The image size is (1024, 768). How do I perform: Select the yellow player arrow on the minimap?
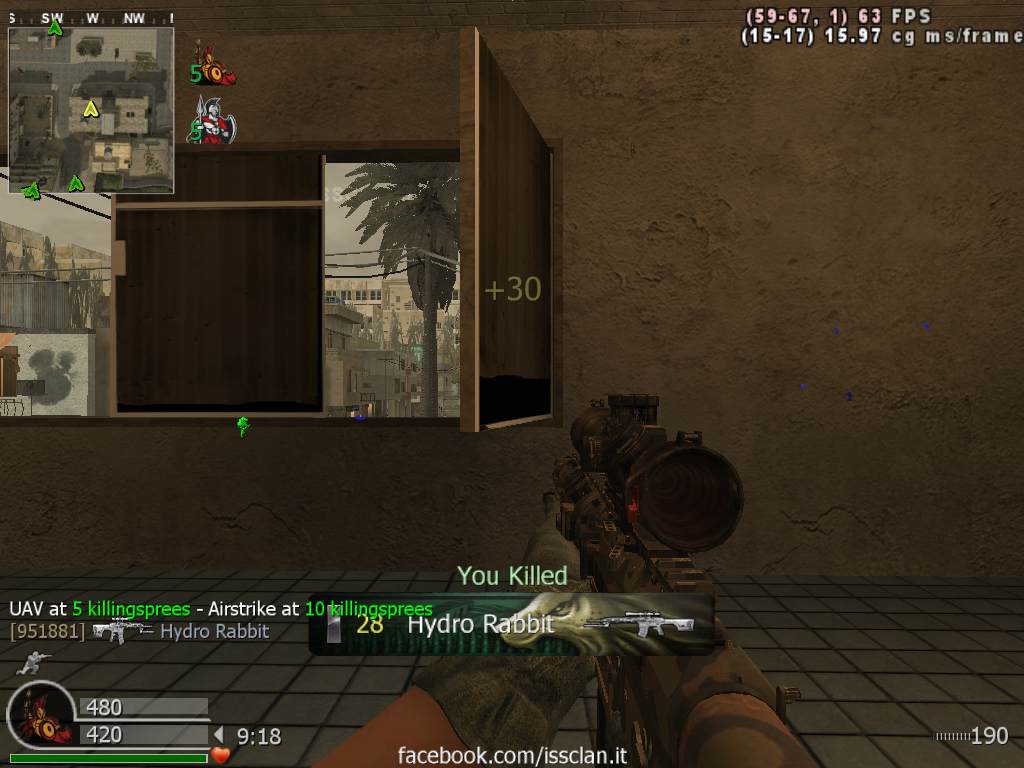[x=90, y=108]
